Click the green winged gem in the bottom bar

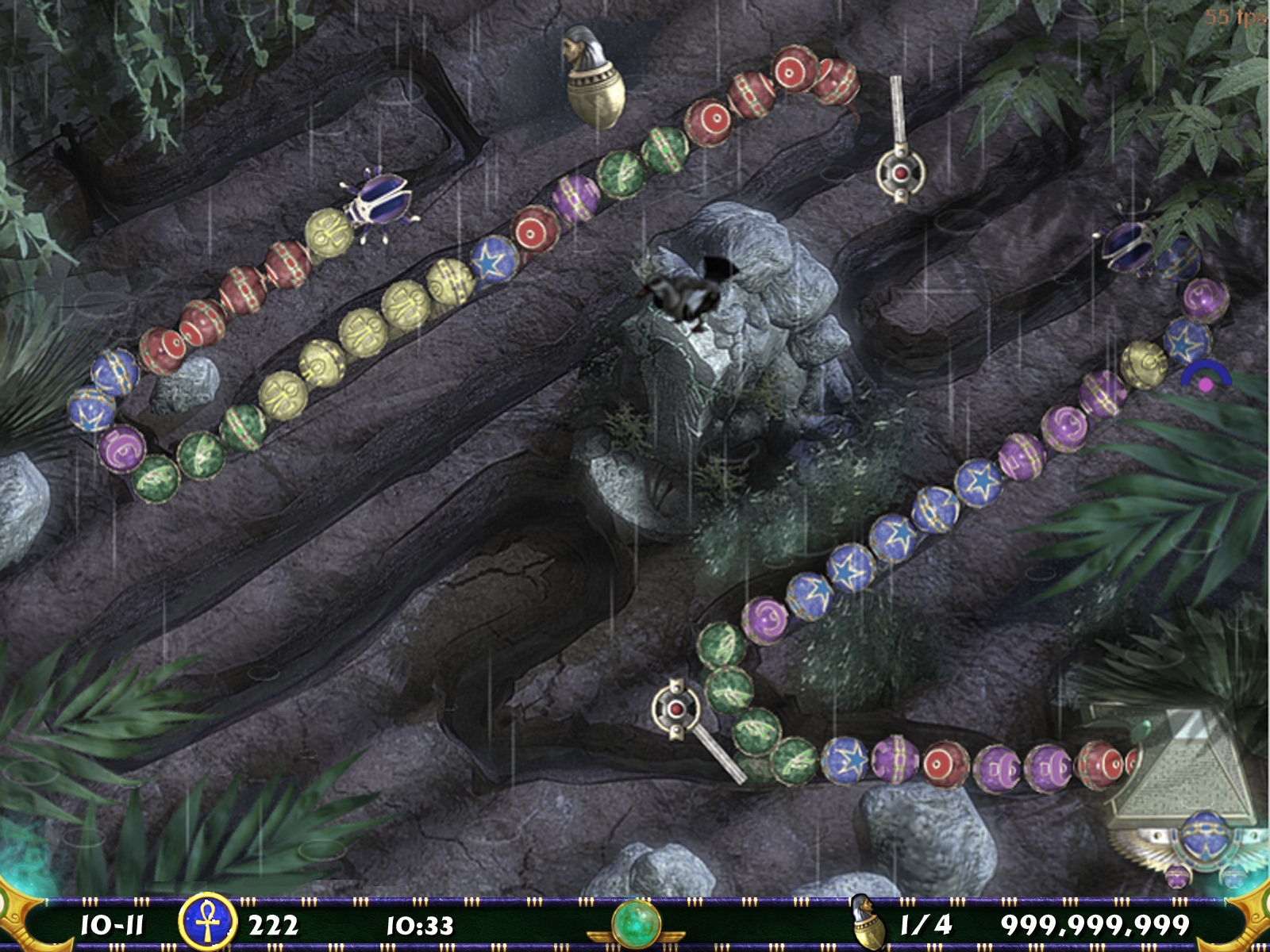pyautogui.click(x=636, y=923)
